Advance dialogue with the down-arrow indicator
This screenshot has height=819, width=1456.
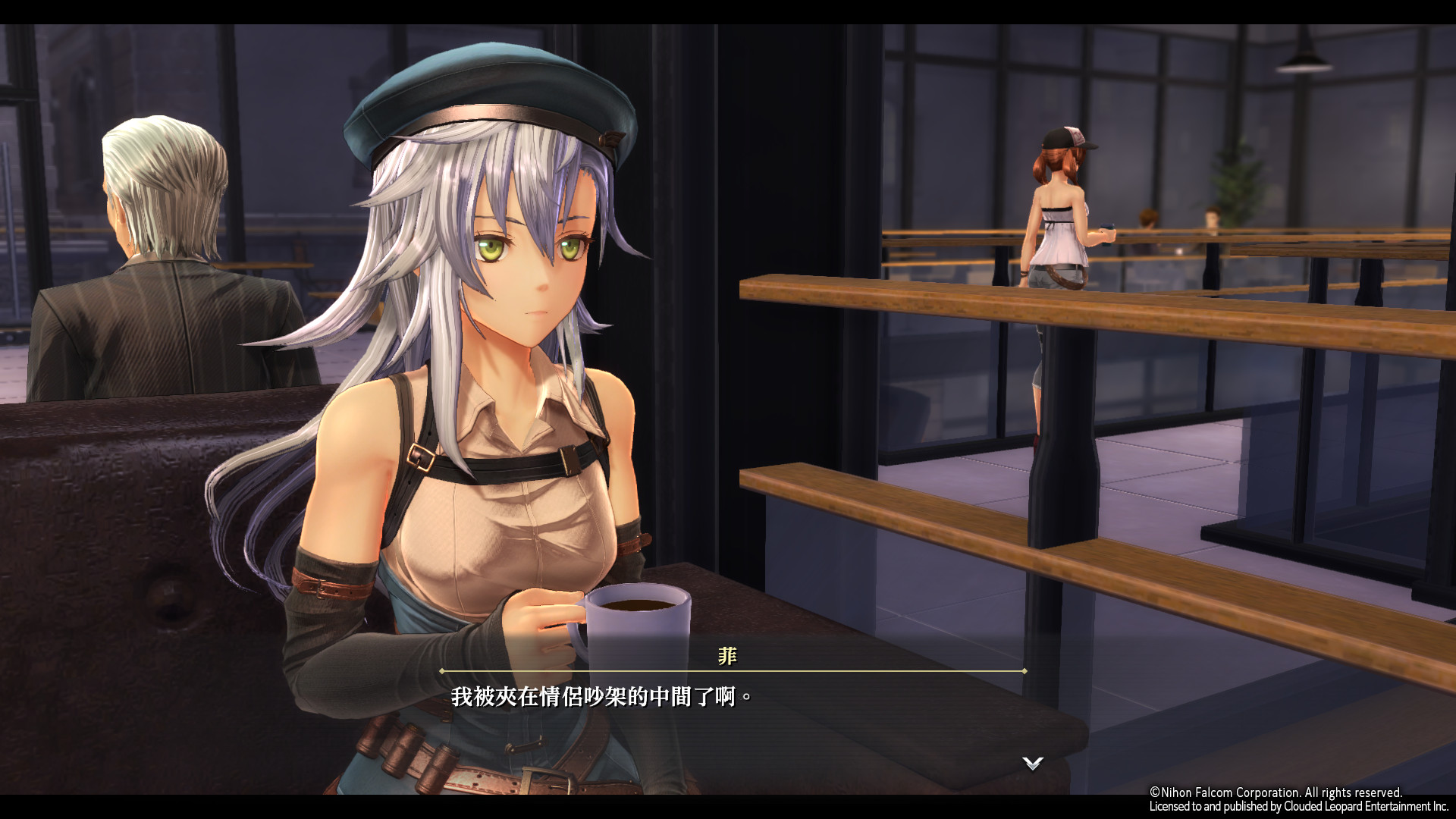[1032, 763]
